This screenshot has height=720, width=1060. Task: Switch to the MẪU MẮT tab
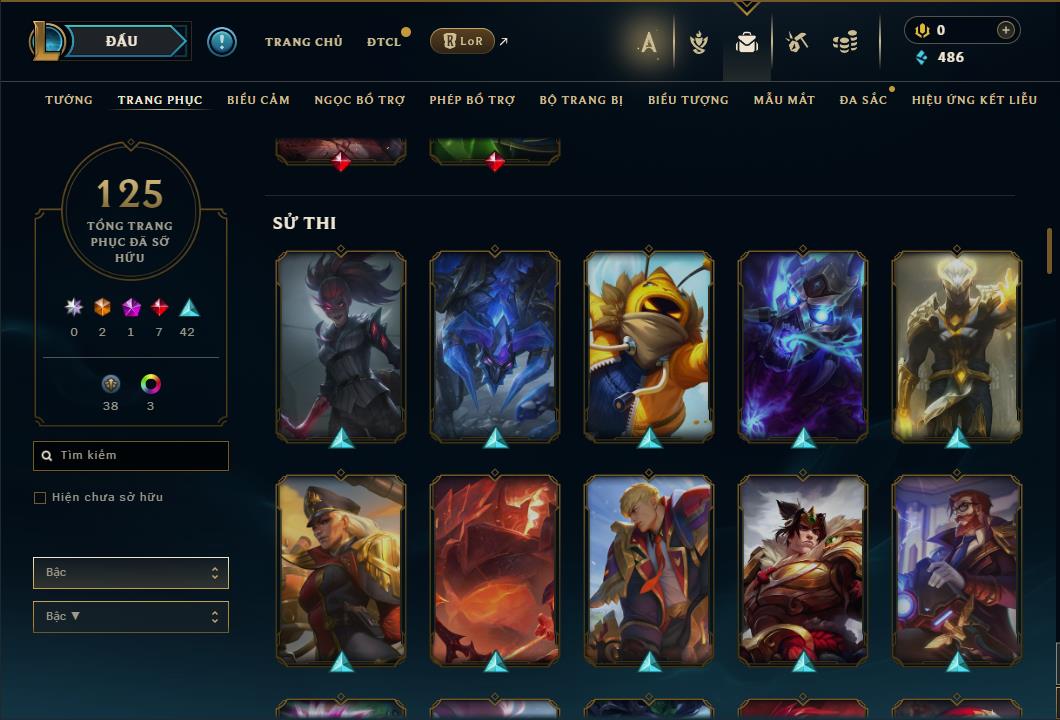point(784,100)
